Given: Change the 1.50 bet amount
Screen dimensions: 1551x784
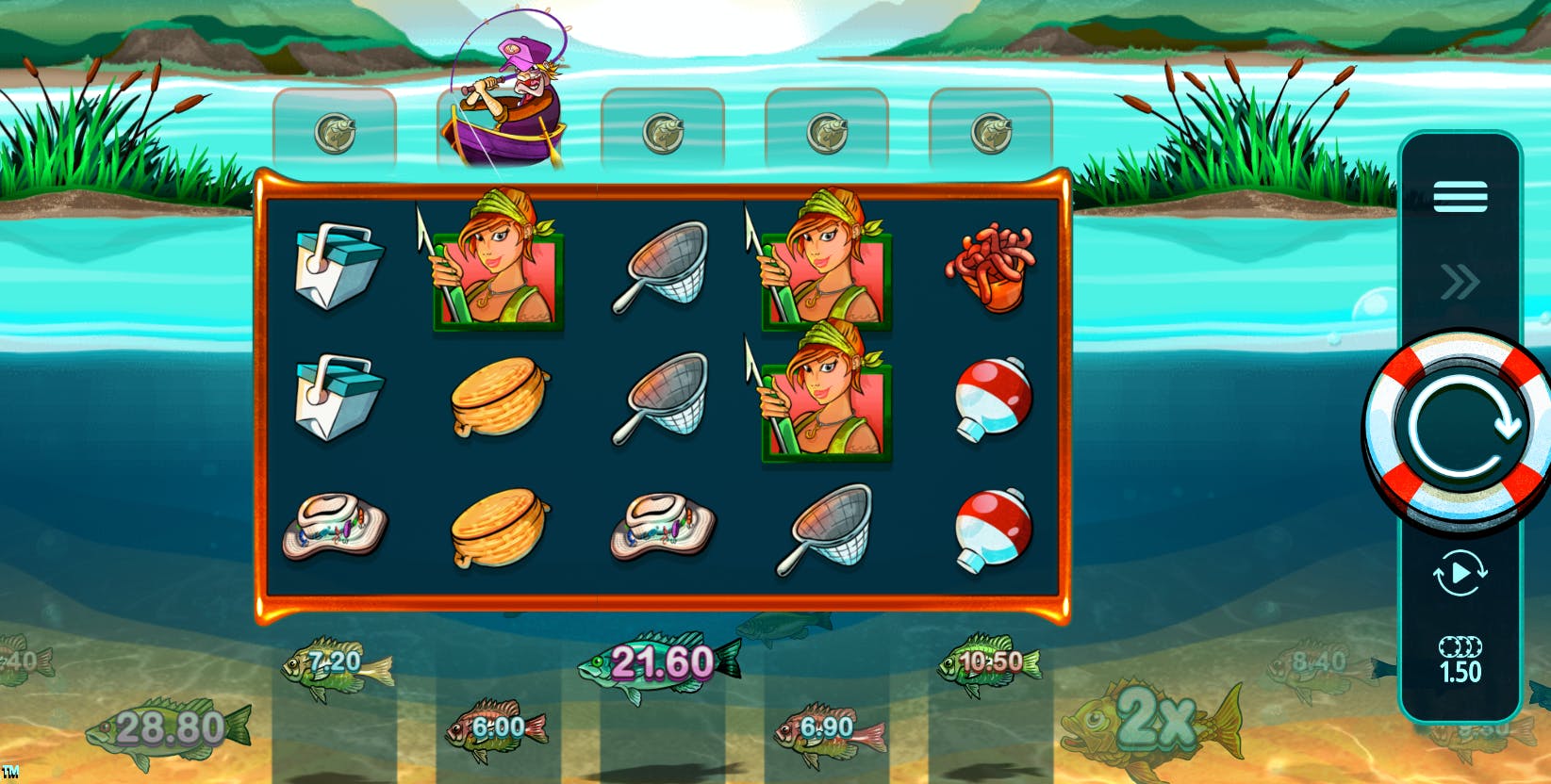Looking at the screenshot, I should pos(1460,661).
